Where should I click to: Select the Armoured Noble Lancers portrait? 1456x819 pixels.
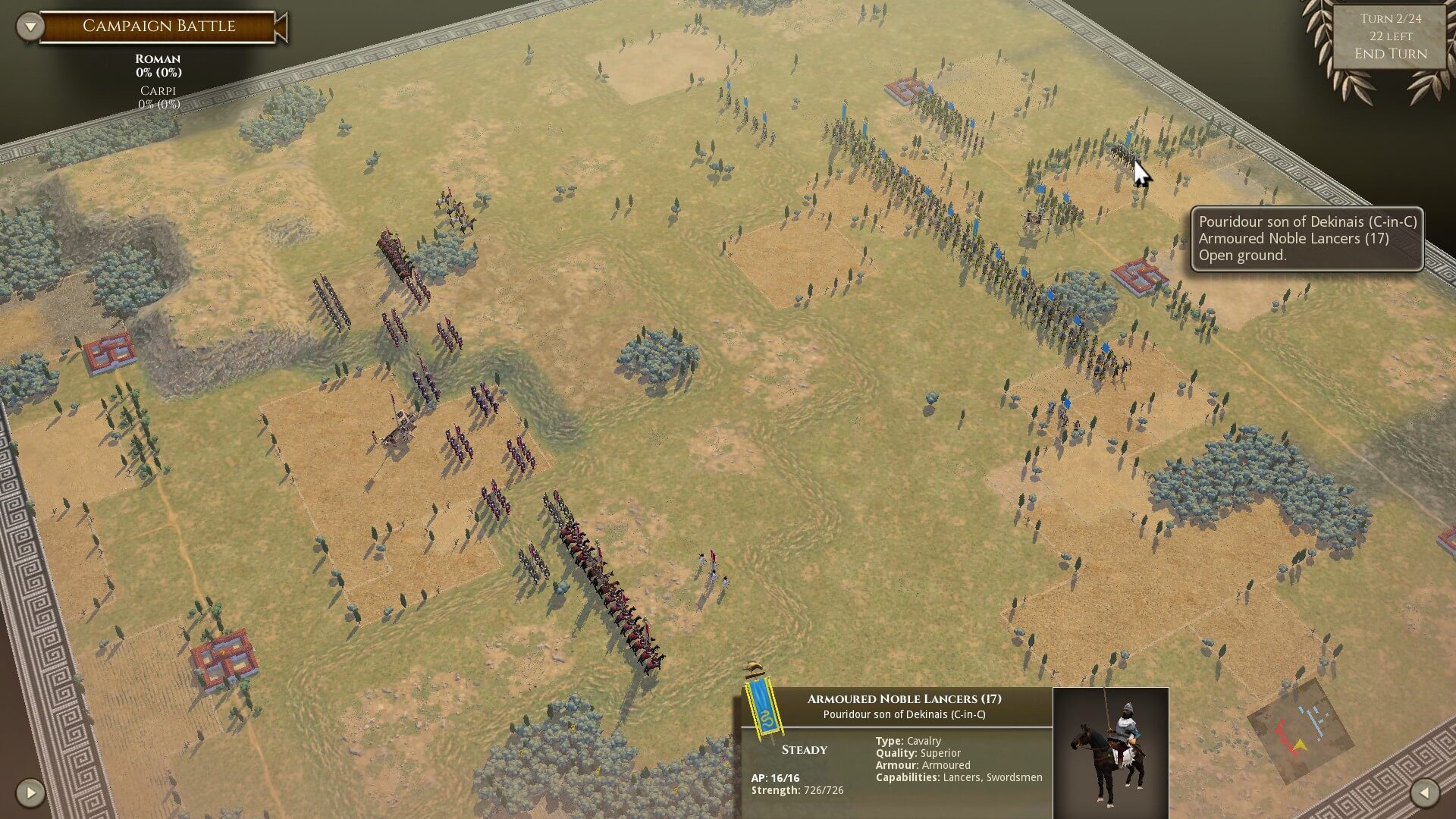point(1110,751)
